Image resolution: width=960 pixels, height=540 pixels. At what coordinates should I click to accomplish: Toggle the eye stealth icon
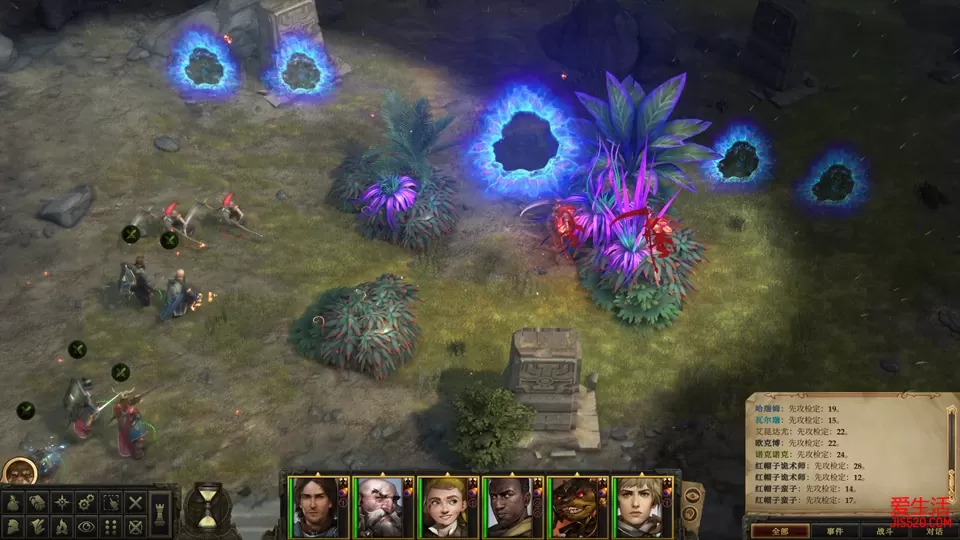tap(86, 526)
